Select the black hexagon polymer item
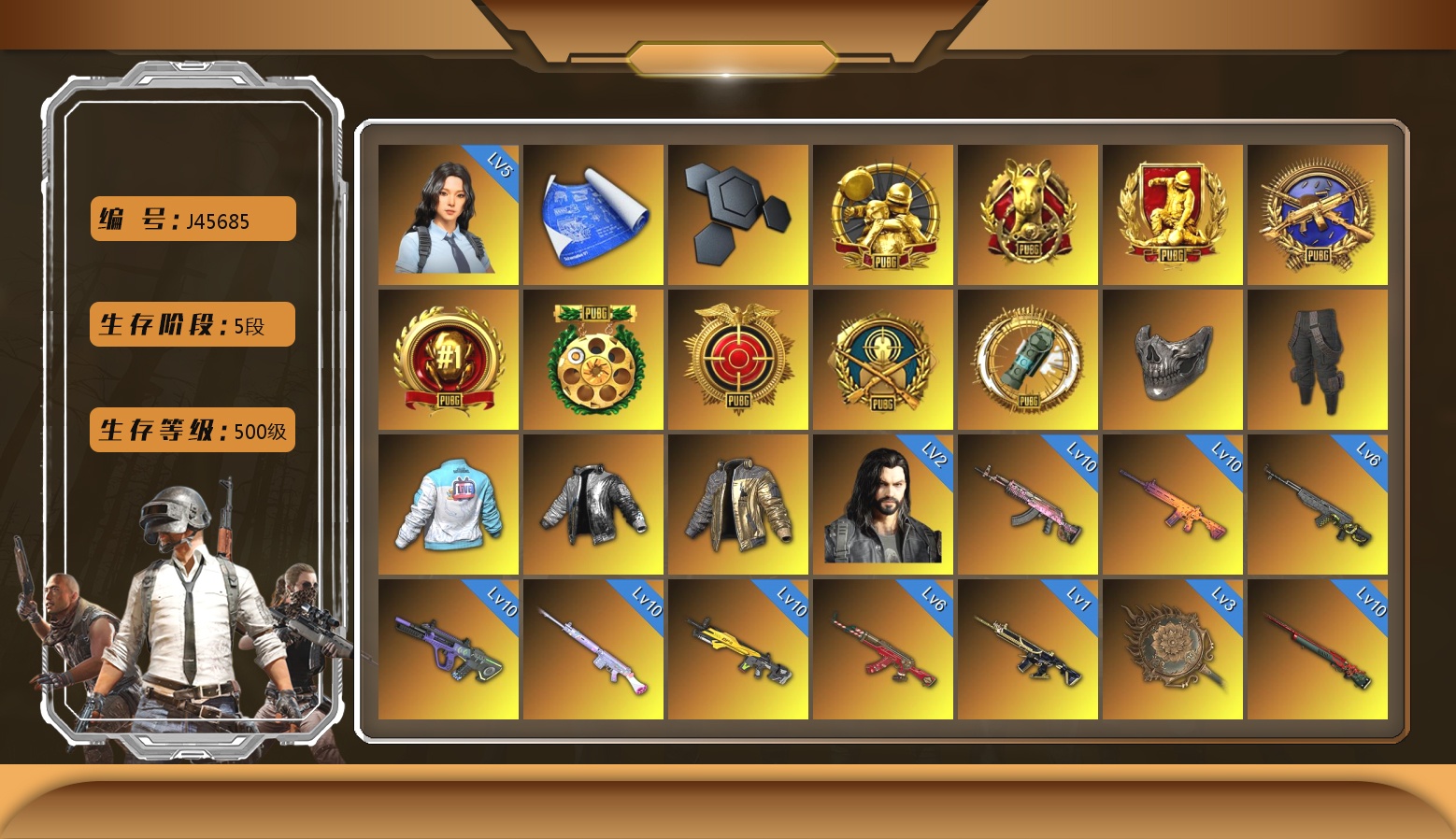 point(737,215)
